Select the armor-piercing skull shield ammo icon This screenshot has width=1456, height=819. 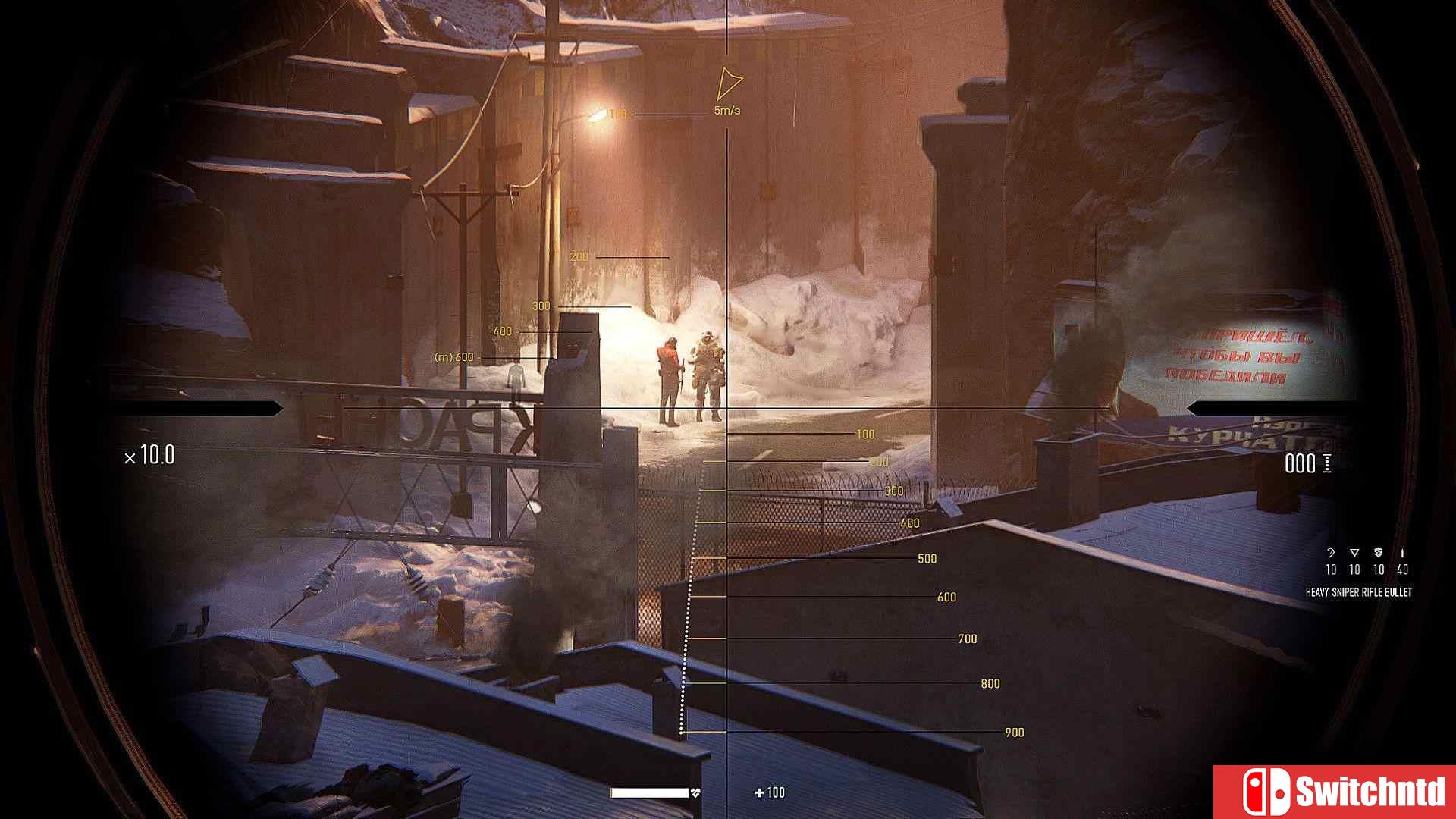coord(1378,552)
